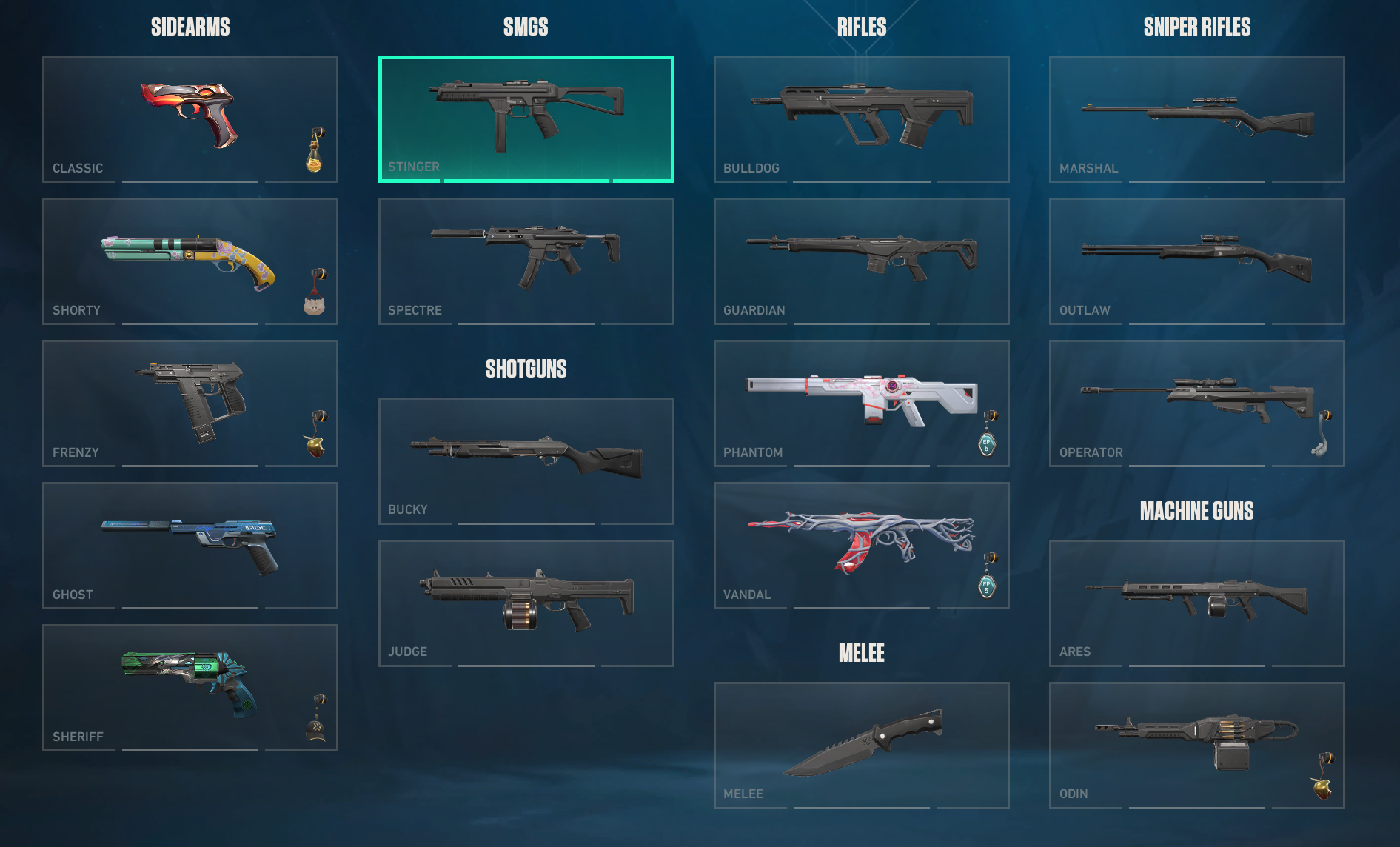1400x847 pixels.
Task: Select the Ghost sidearm card
Action: tap(190, 545)
